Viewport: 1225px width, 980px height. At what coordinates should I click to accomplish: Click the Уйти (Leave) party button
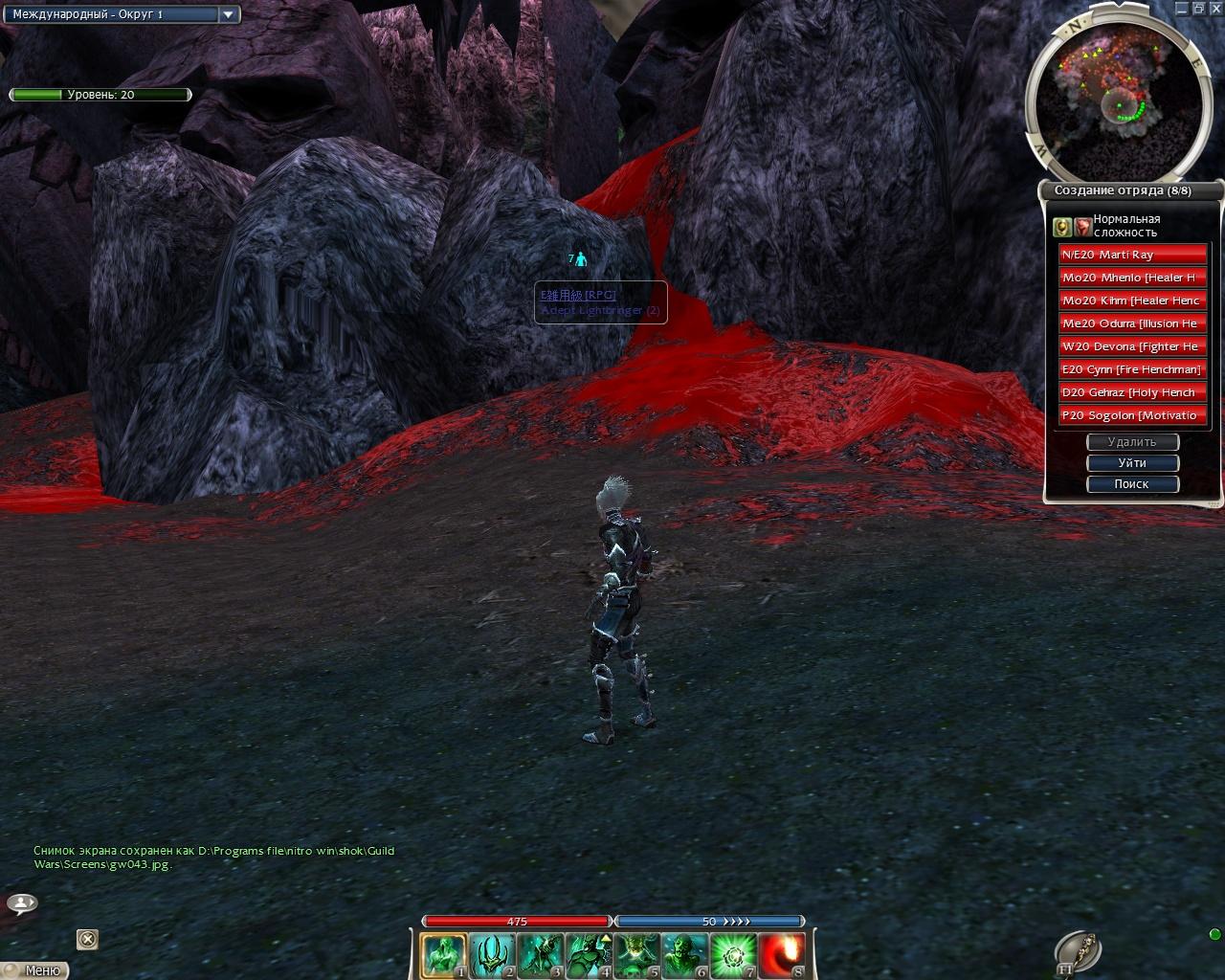(1132, 463)
